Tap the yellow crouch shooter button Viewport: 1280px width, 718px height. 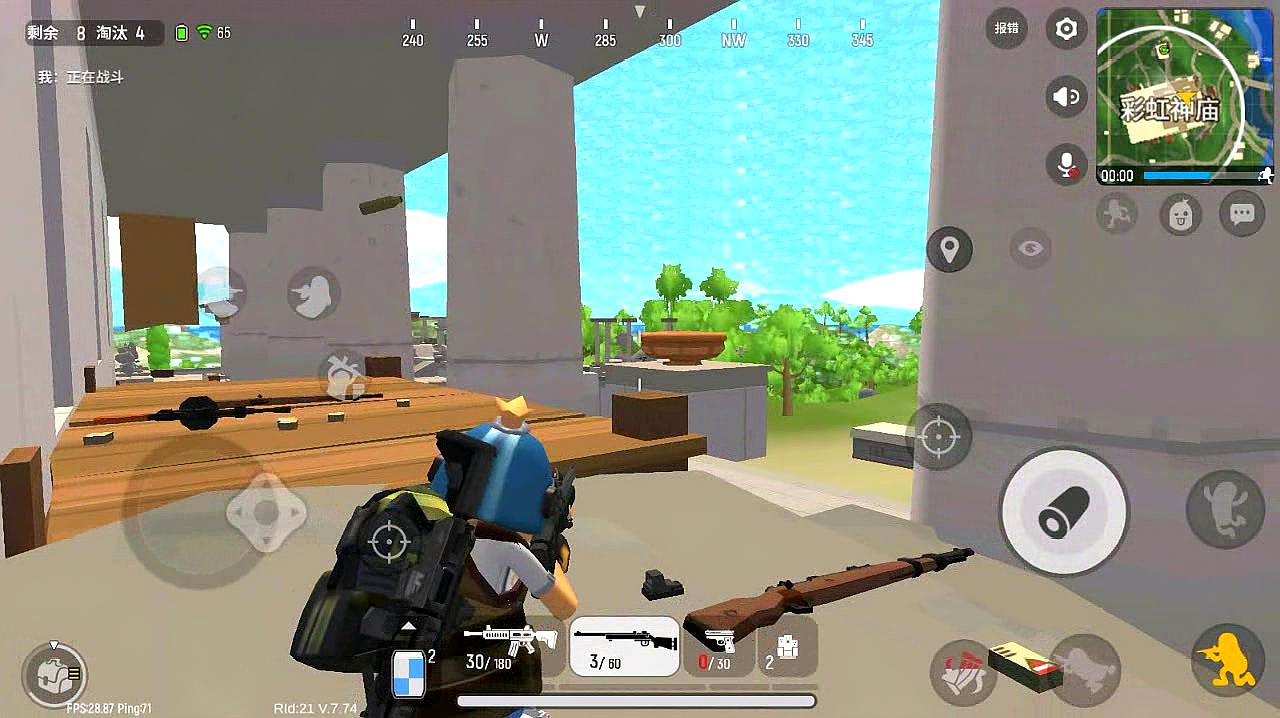point(1228,660)
